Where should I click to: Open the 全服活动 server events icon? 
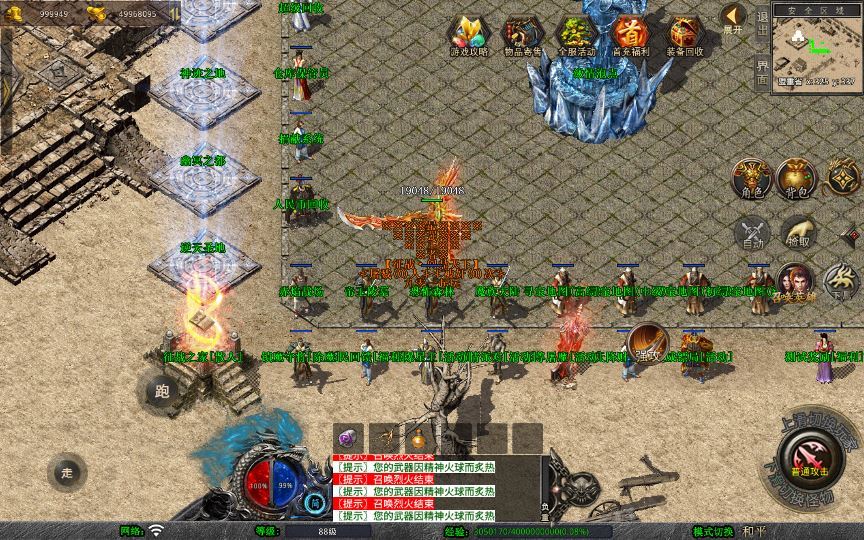click(x=576, y=36)
